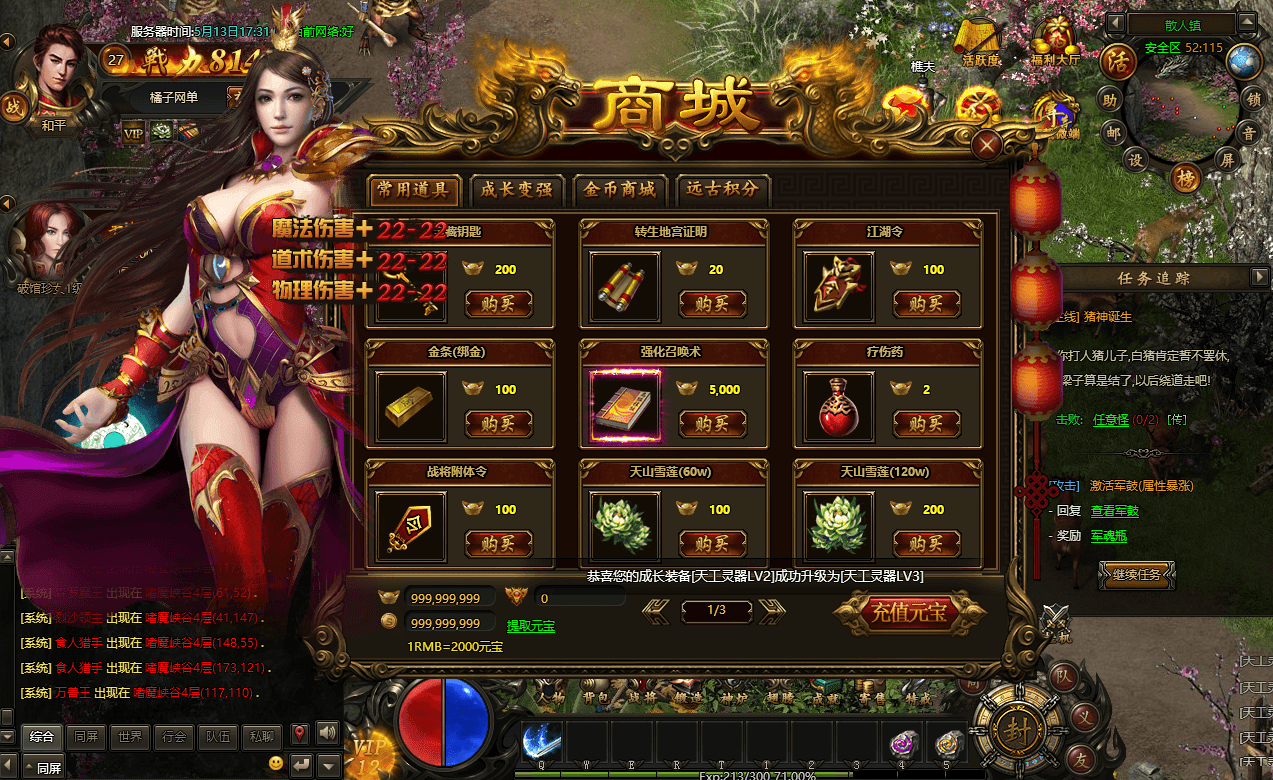Select the 金条(绑金) gold bar icon
Viewport: 1273px width, 780px height.
coord(410,407)
